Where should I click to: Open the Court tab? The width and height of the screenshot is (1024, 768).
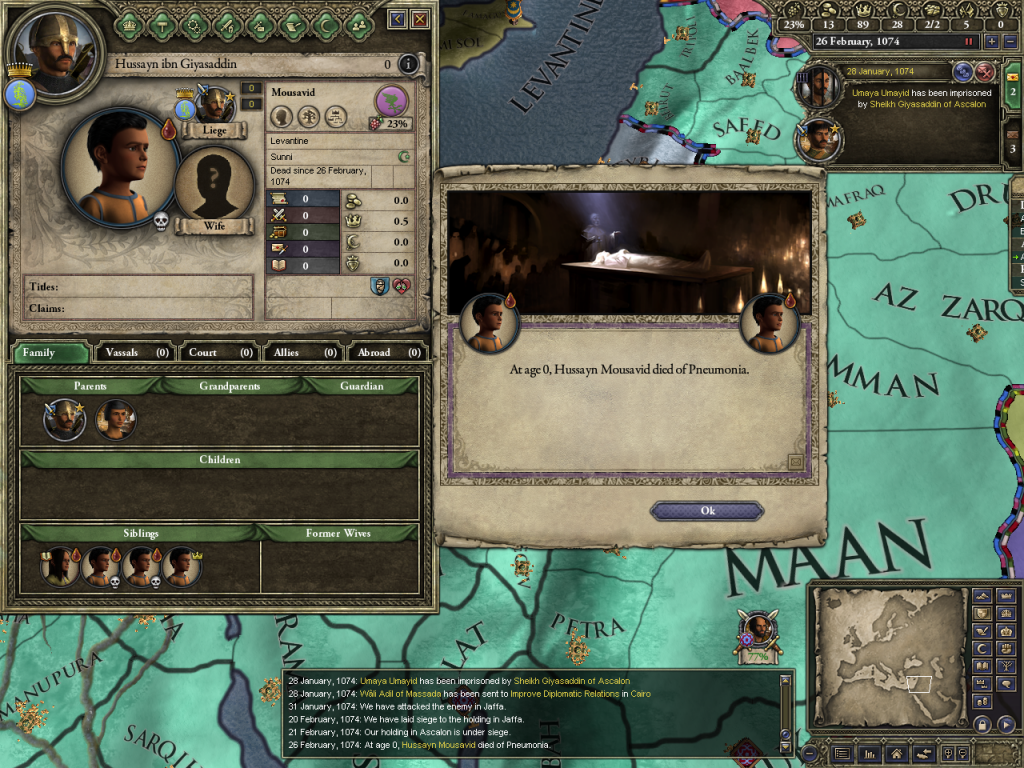pos(219,352)
